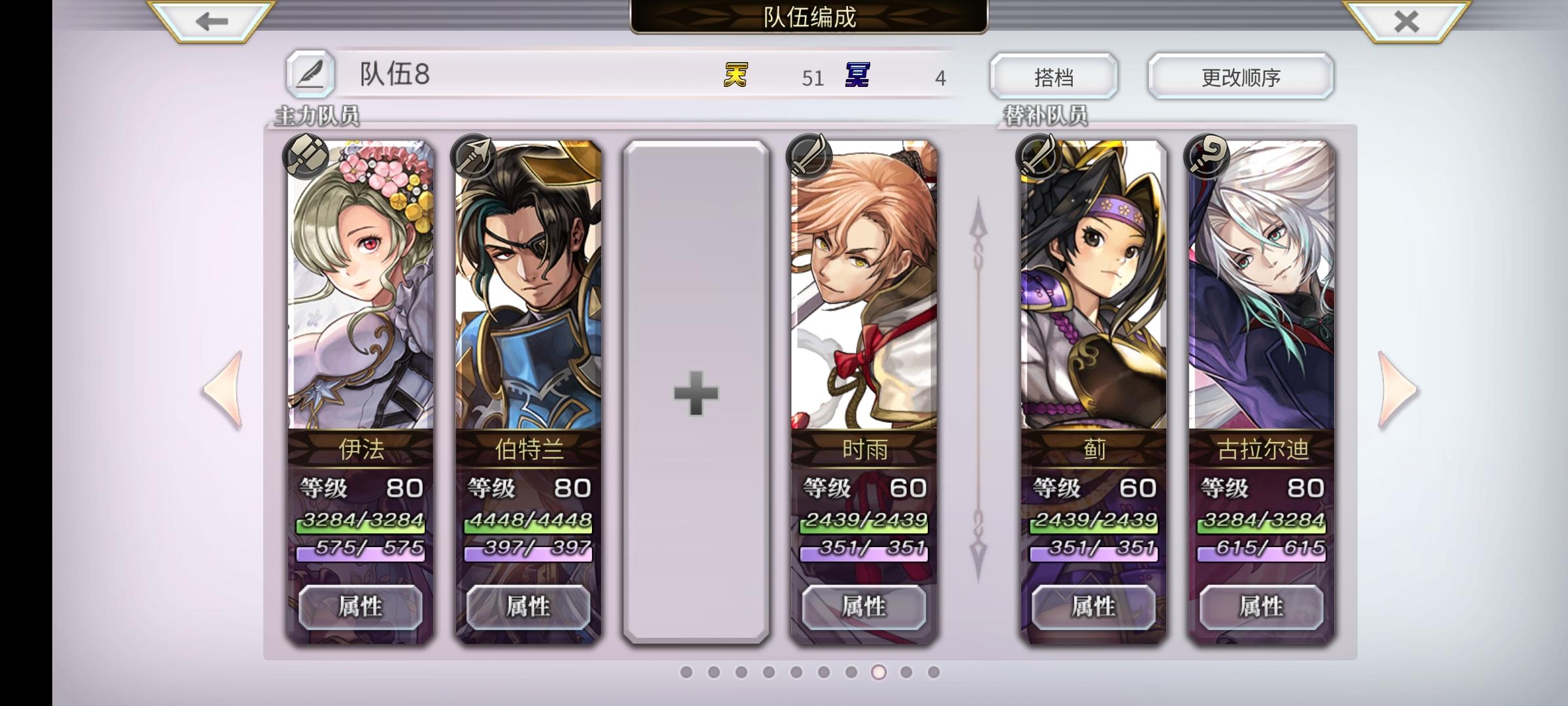
Task: Click the pencil icon to rename 队伍8
Action: point(312,76)
